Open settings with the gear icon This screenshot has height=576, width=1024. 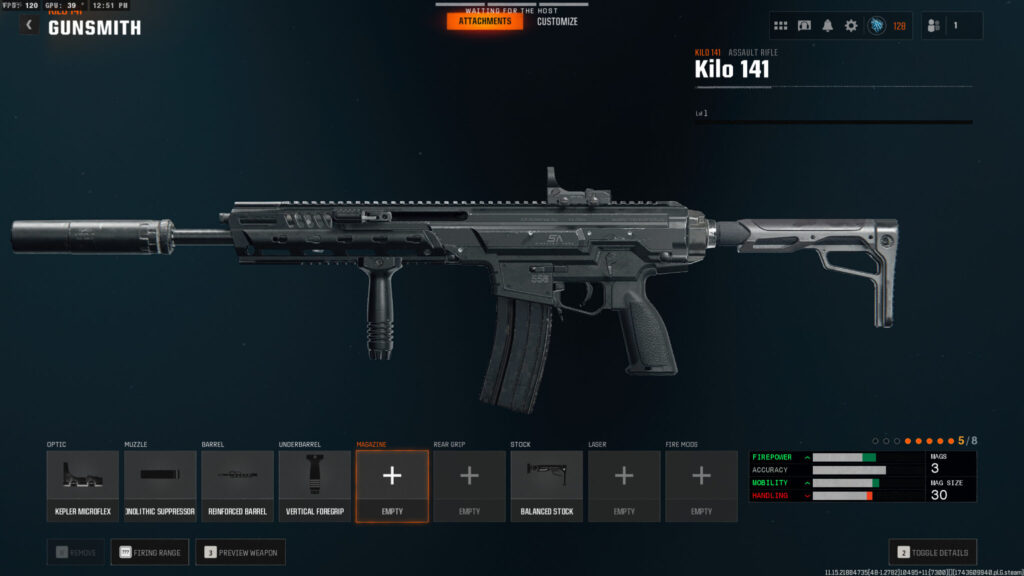pyautogui.click(x=851, y=26)
